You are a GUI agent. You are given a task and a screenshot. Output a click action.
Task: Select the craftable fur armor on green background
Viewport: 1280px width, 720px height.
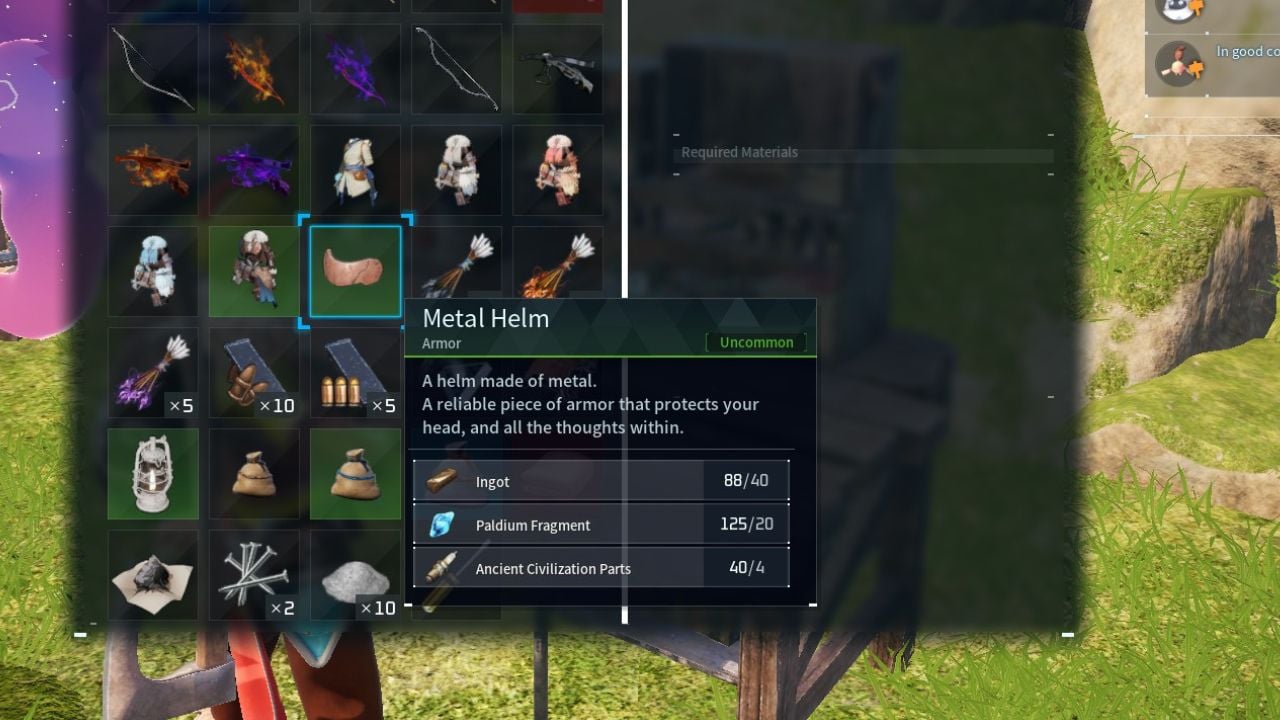pos(254,270)
